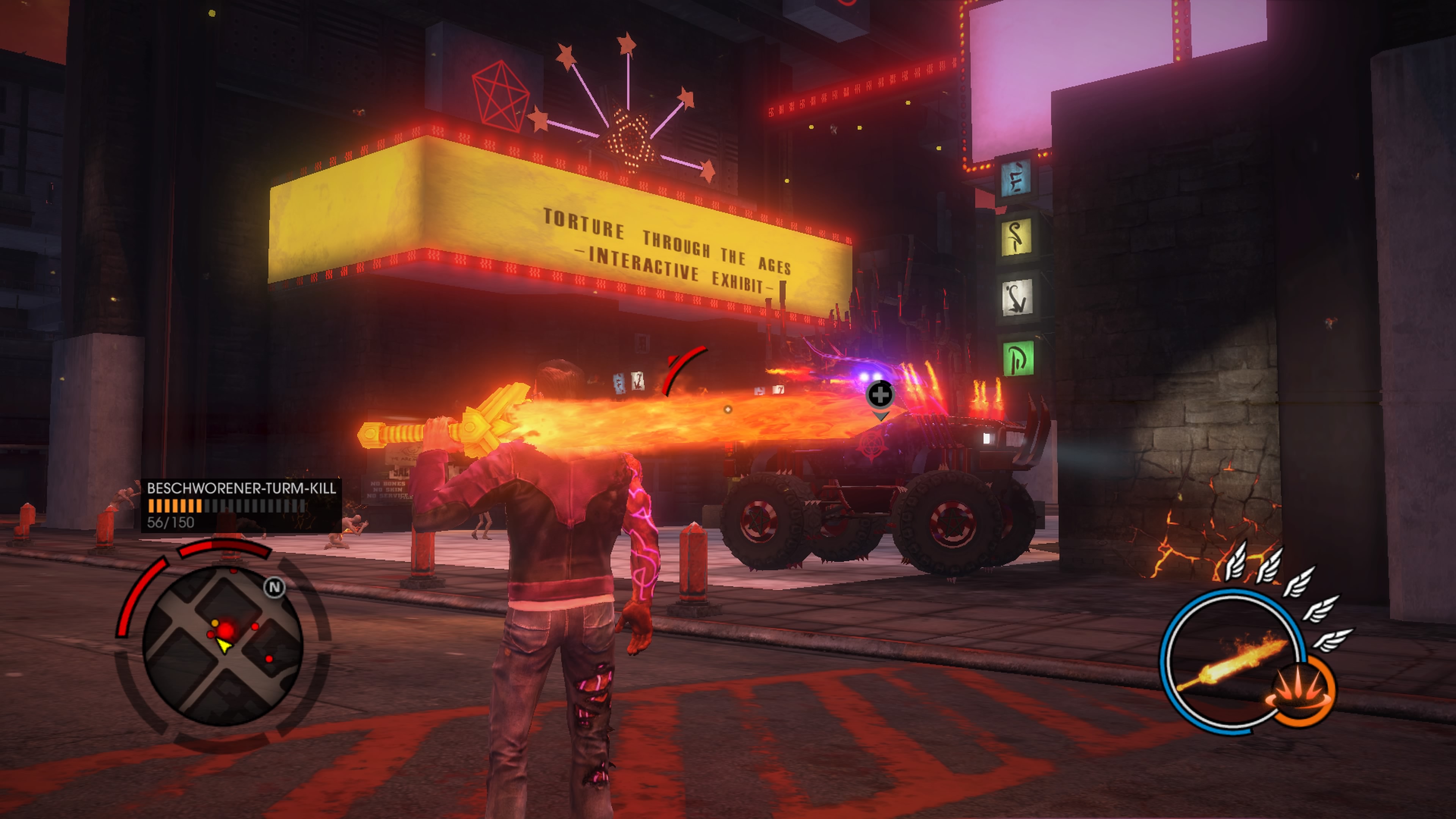Click the yellow player arrow on minimap

click(x=224, y=645)
